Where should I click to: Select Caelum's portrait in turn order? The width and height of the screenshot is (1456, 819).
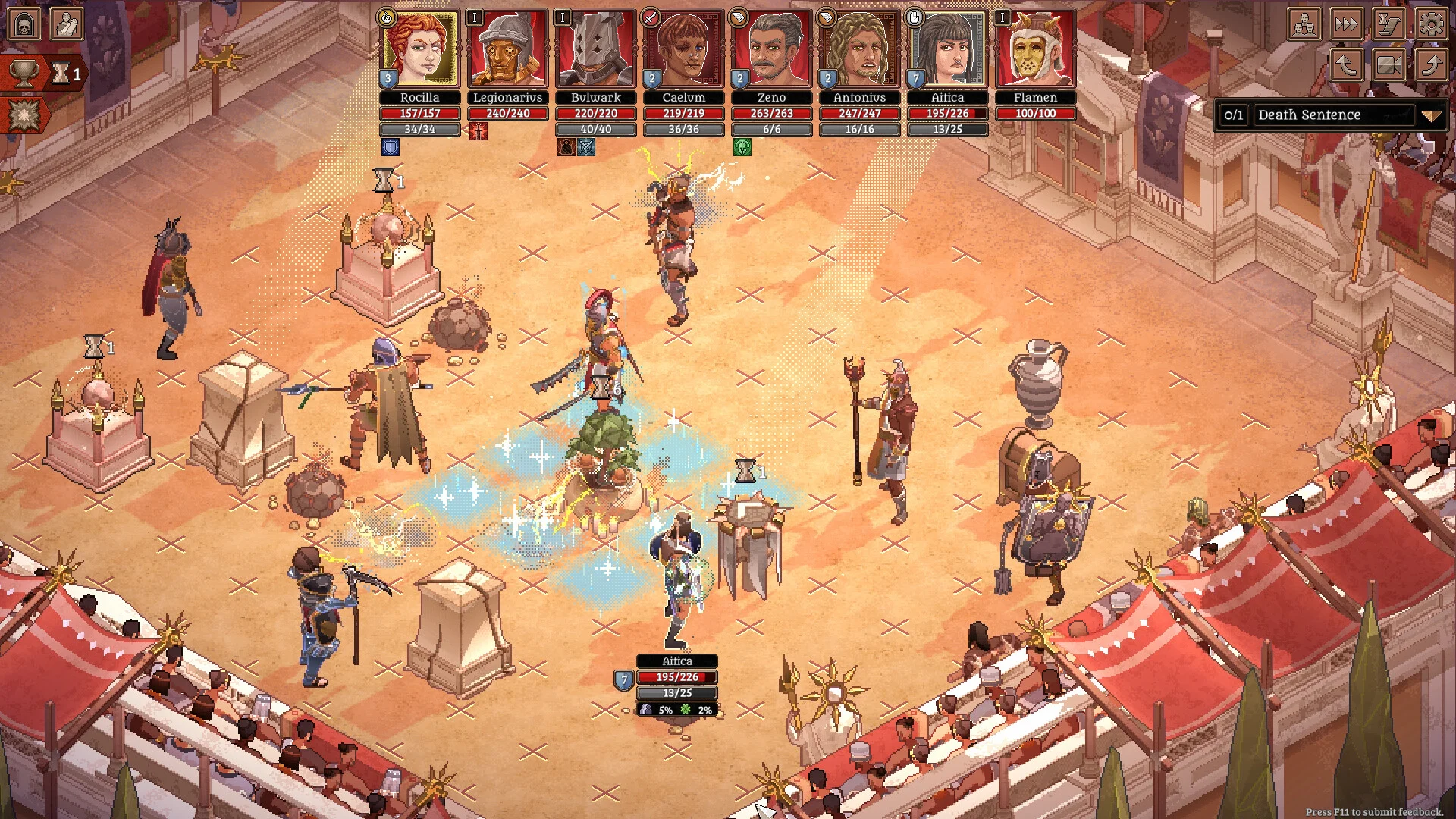point(683,49)
